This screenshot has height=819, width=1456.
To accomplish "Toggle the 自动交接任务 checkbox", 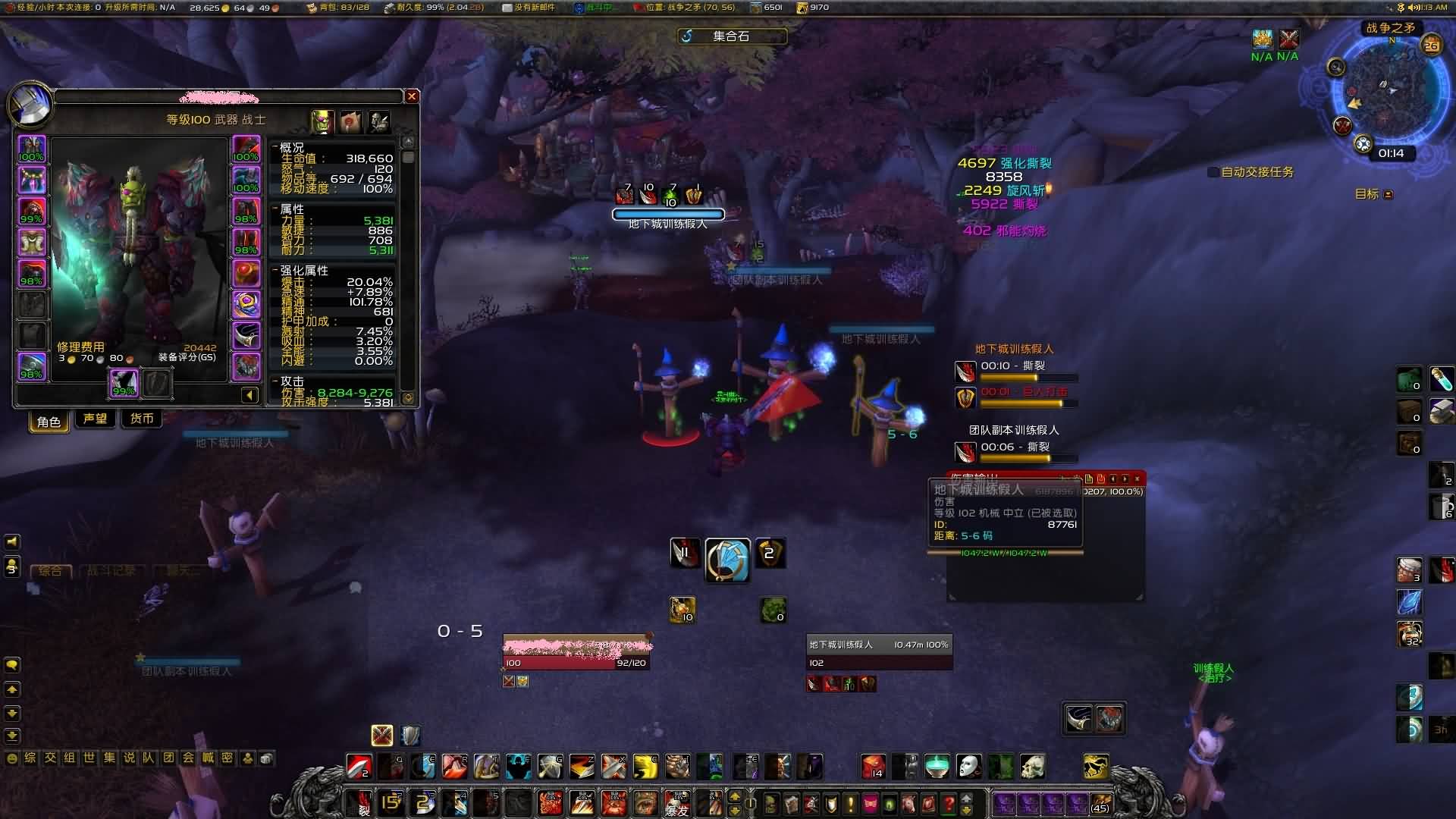I will tap(1213, 172).
